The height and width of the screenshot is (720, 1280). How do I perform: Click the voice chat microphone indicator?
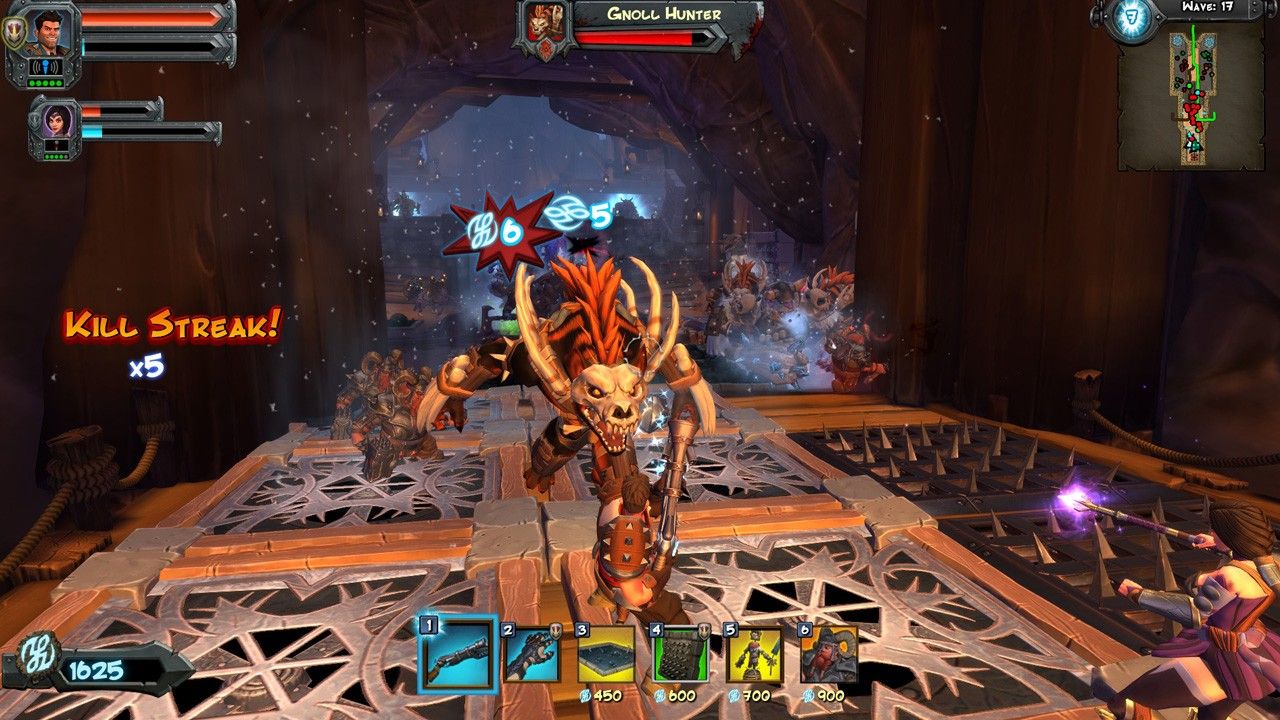pos(44,67)
